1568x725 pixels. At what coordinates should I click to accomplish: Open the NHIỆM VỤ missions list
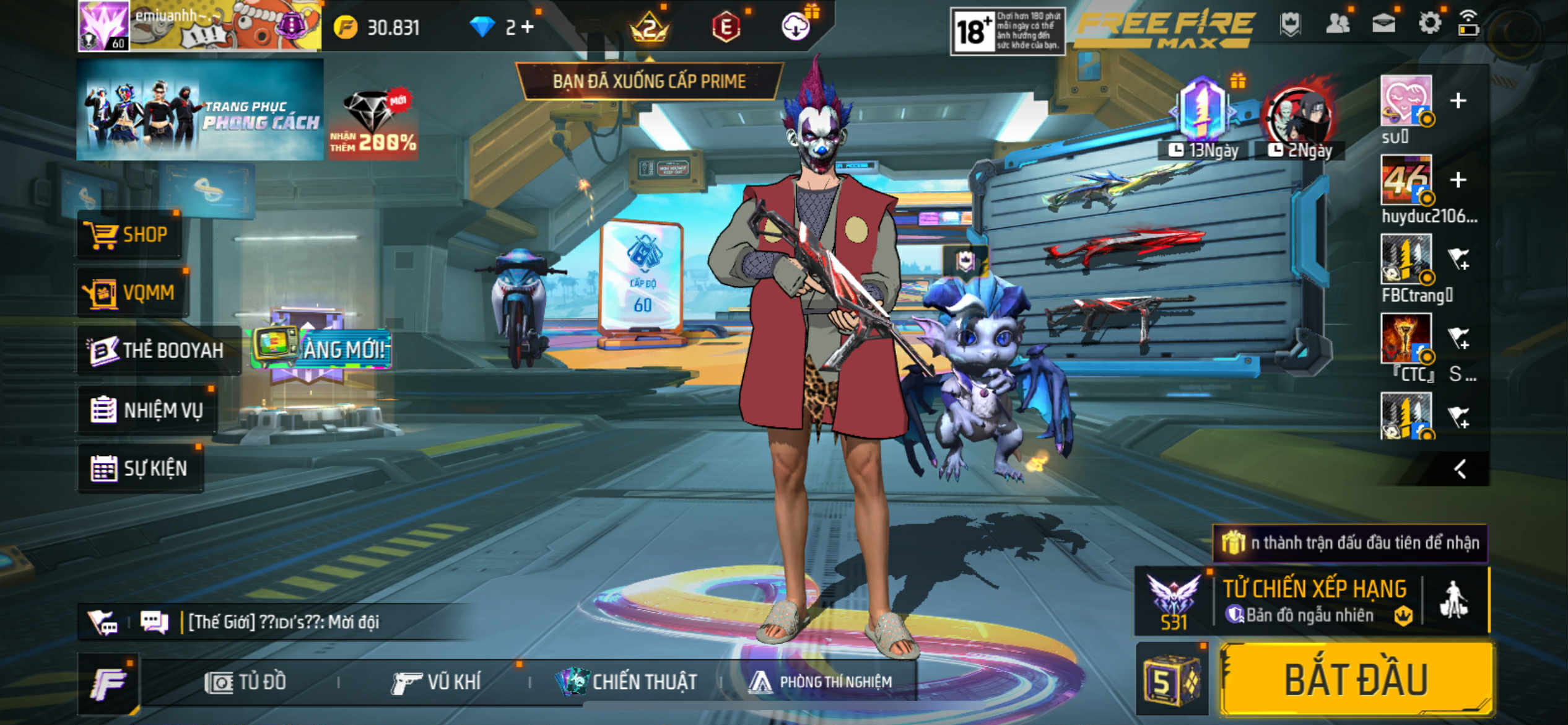pyautogui.click(x=147, y=410)
